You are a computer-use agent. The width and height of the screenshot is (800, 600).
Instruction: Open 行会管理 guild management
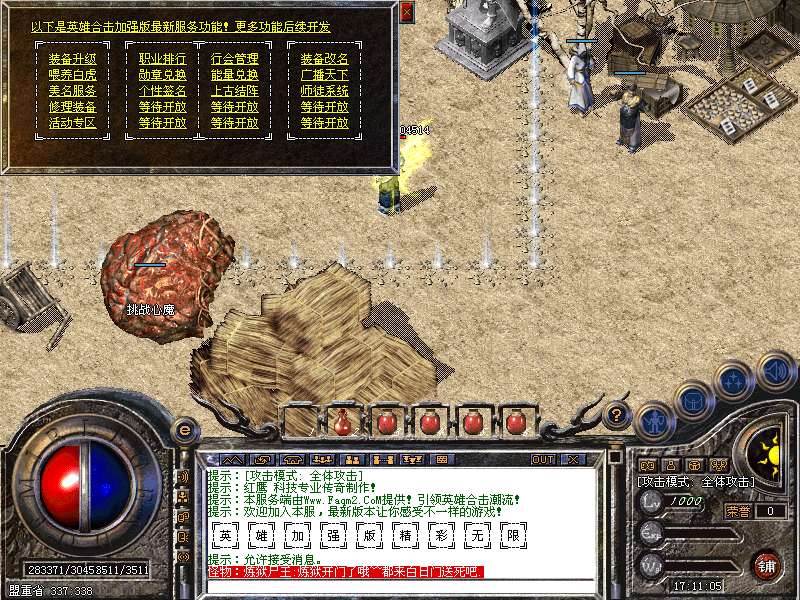click(235, 59)
